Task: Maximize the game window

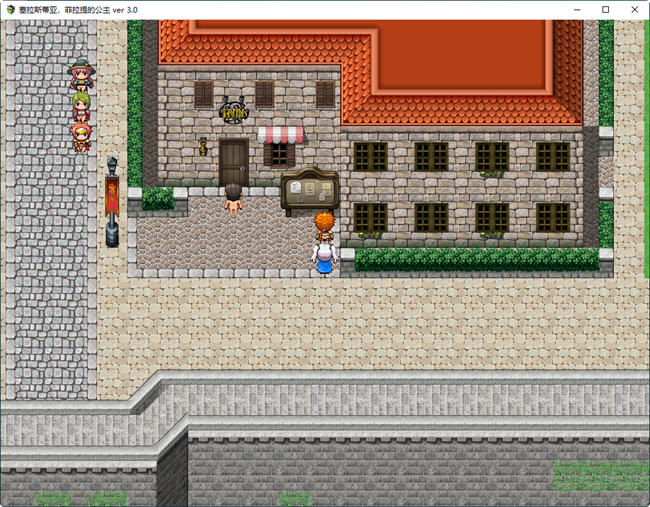Action: [x=605, y=9]
